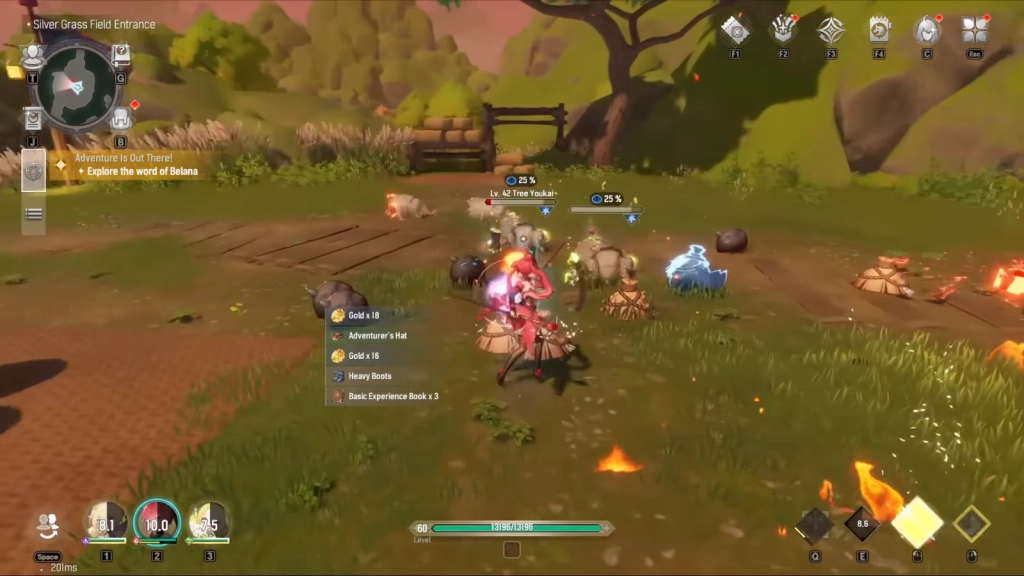Image resolution: width=1024 pixels, height=576 pixels.
Task: Open the team icon beside the minimap
Action: pos(33,54)
